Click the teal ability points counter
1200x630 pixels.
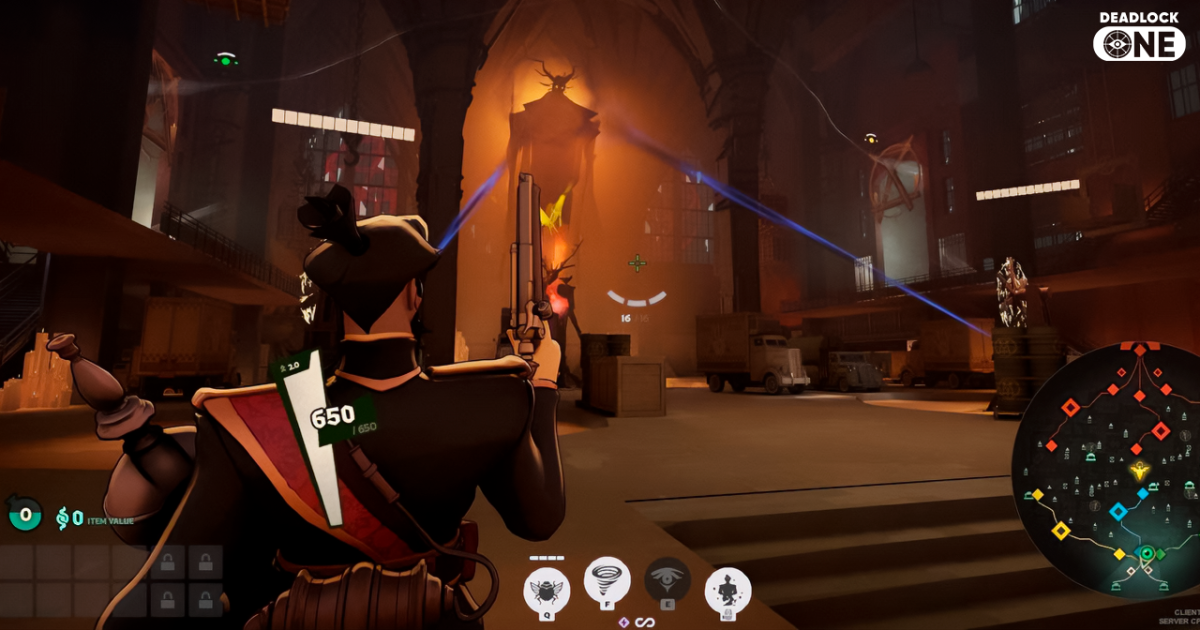[x=25, y=516]
